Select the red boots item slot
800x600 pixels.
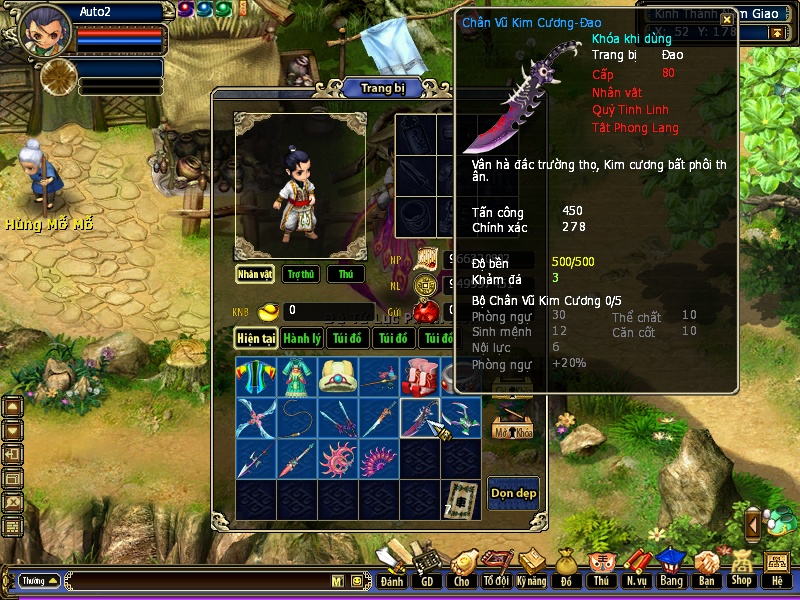click(x=420, y=377)
